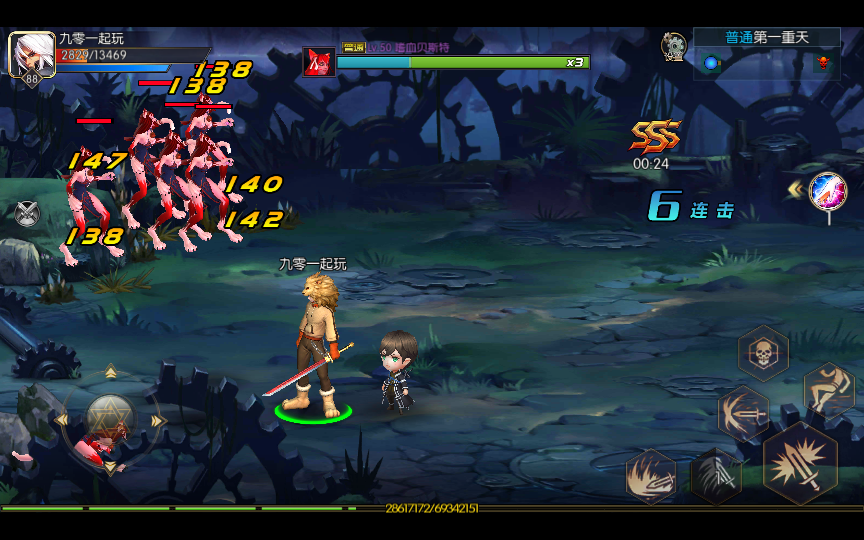Screen dimensions: 864x540
Task: Select the greyed-out sword skill
Action: tap(716, 474)
